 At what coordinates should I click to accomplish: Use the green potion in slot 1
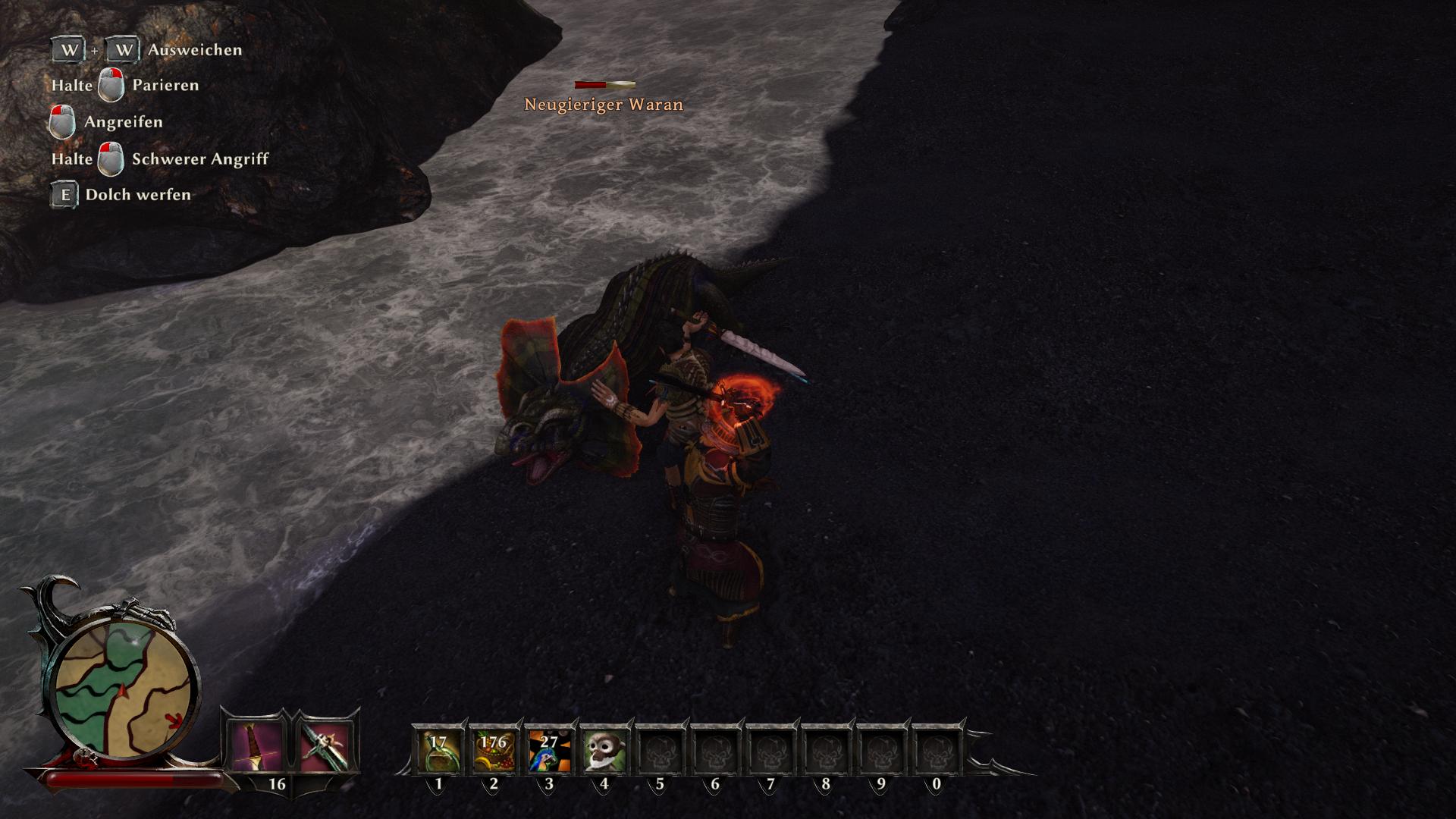click(x=438, y=750)
